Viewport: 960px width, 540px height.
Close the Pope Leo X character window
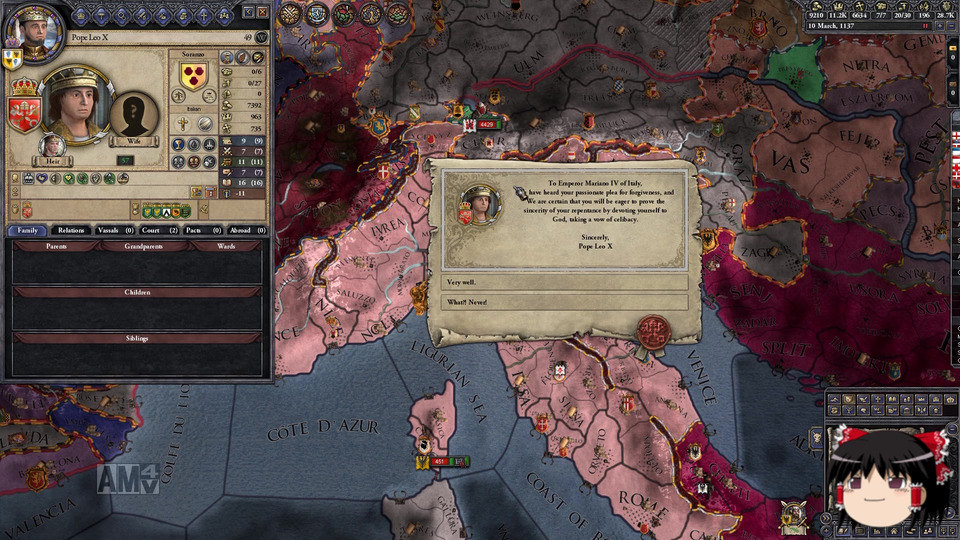click(x=262, y=12)
